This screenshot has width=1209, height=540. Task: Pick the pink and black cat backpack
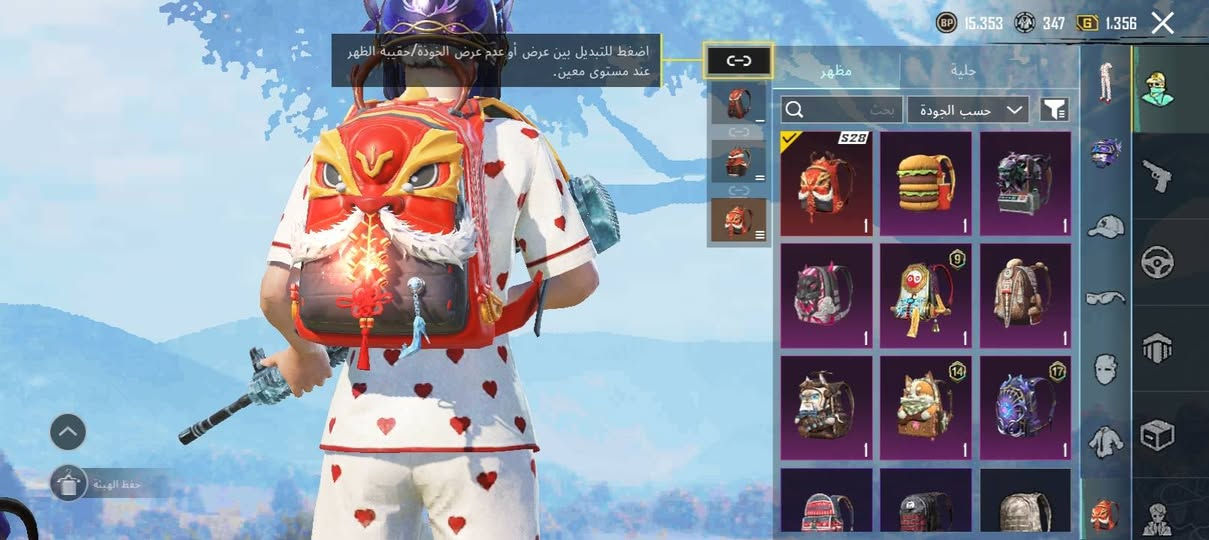[826, 296]
